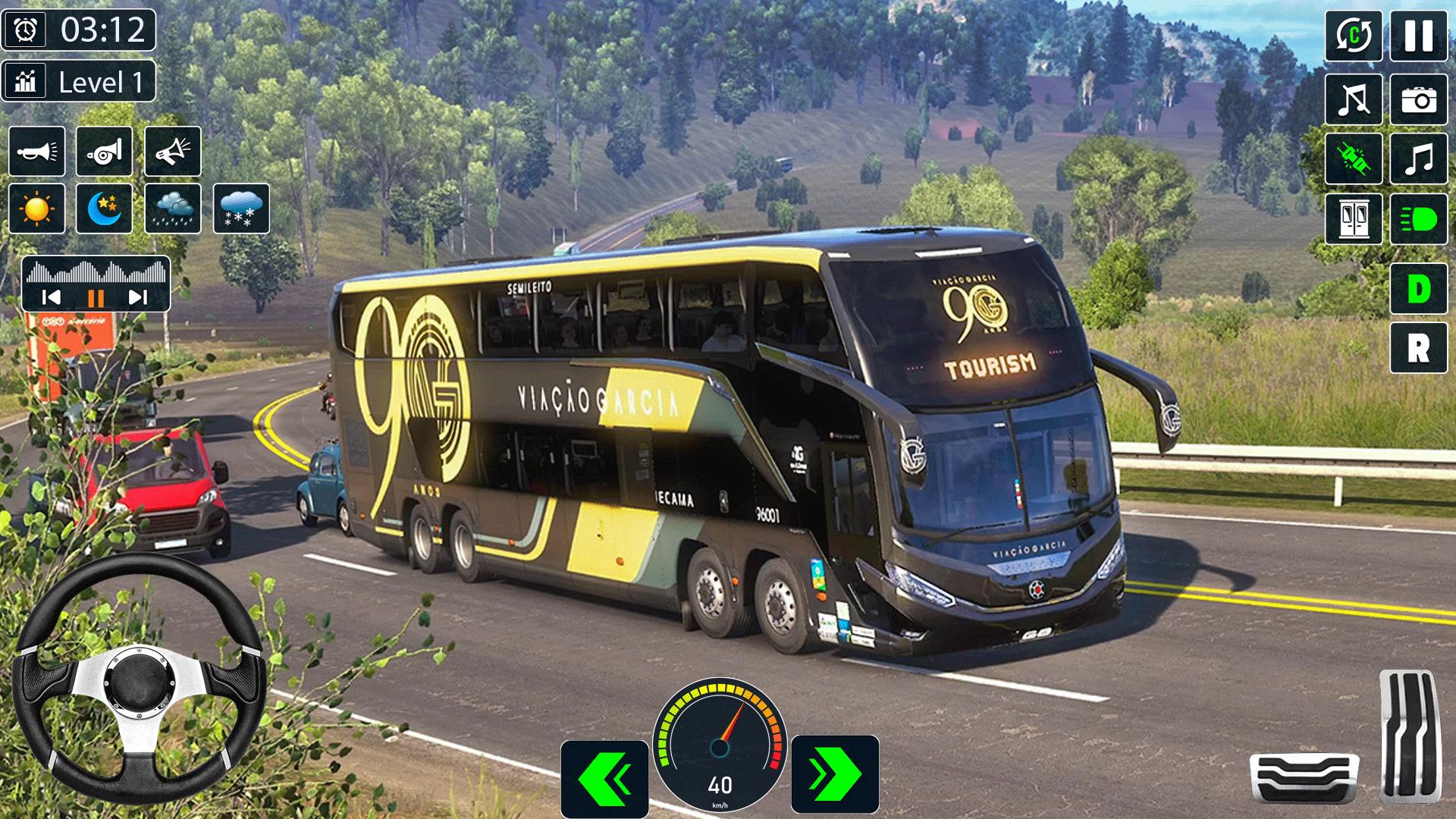Honk the trumpet horn

pyautogui.click(x=37, y=152)
